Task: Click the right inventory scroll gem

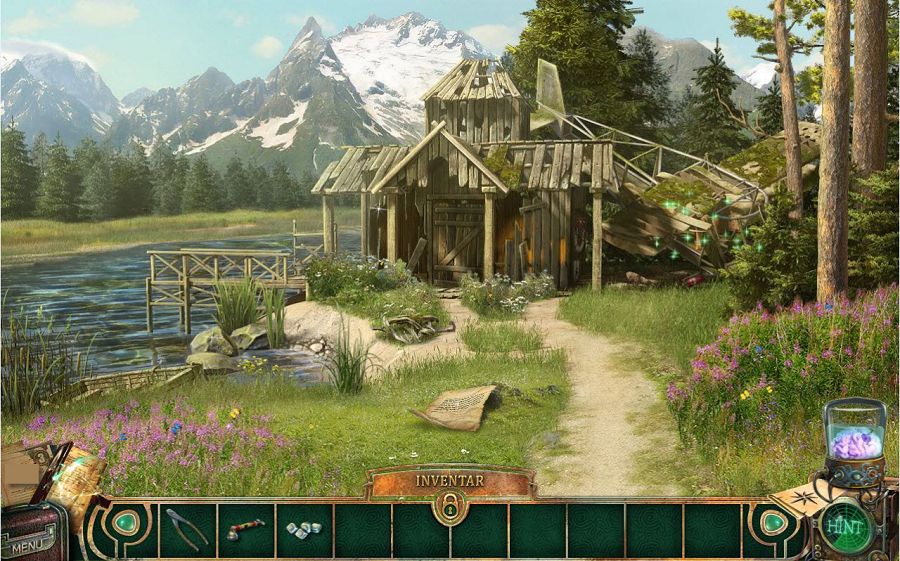Action: [x=772, y=522]
